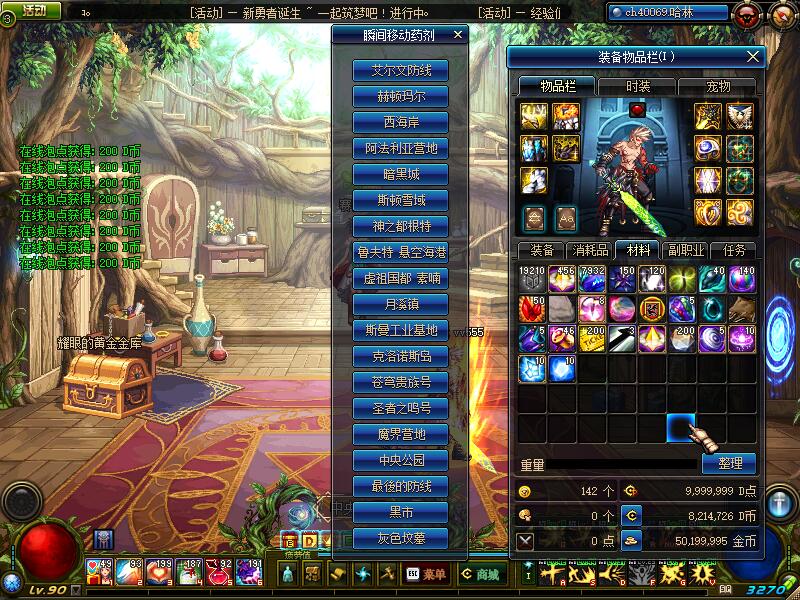
Task: Go to 黑市 via the teleport list
Action: coord(400,512)
